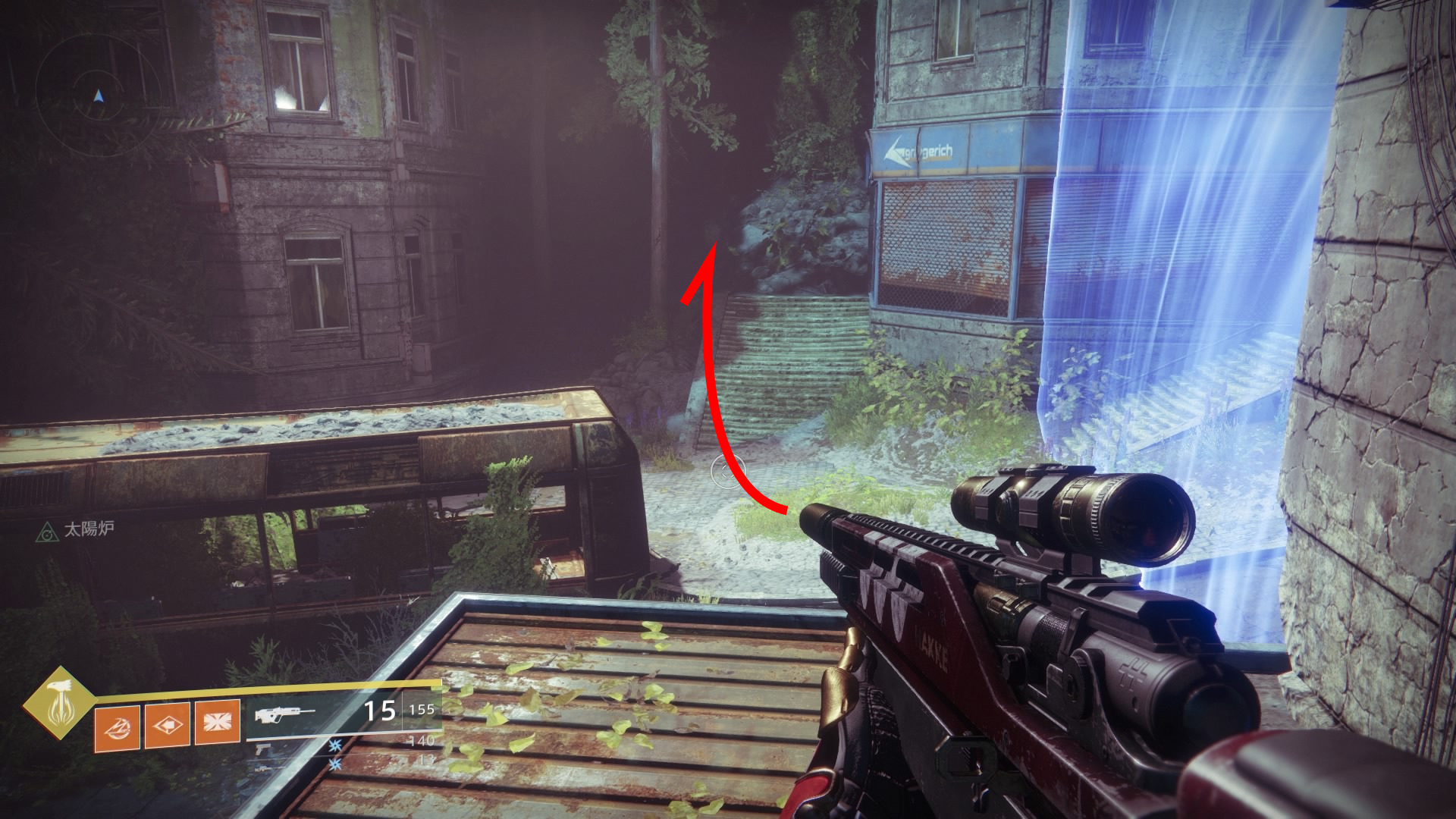Select the equipped scout rifle weapon icon

point(284,714)
